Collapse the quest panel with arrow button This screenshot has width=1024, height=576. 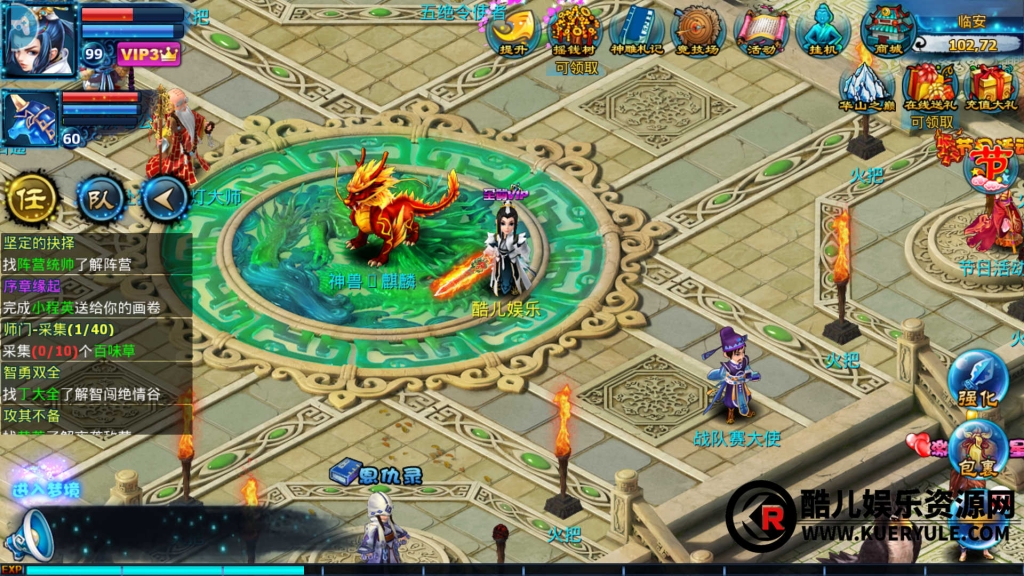tap(165, 199)
